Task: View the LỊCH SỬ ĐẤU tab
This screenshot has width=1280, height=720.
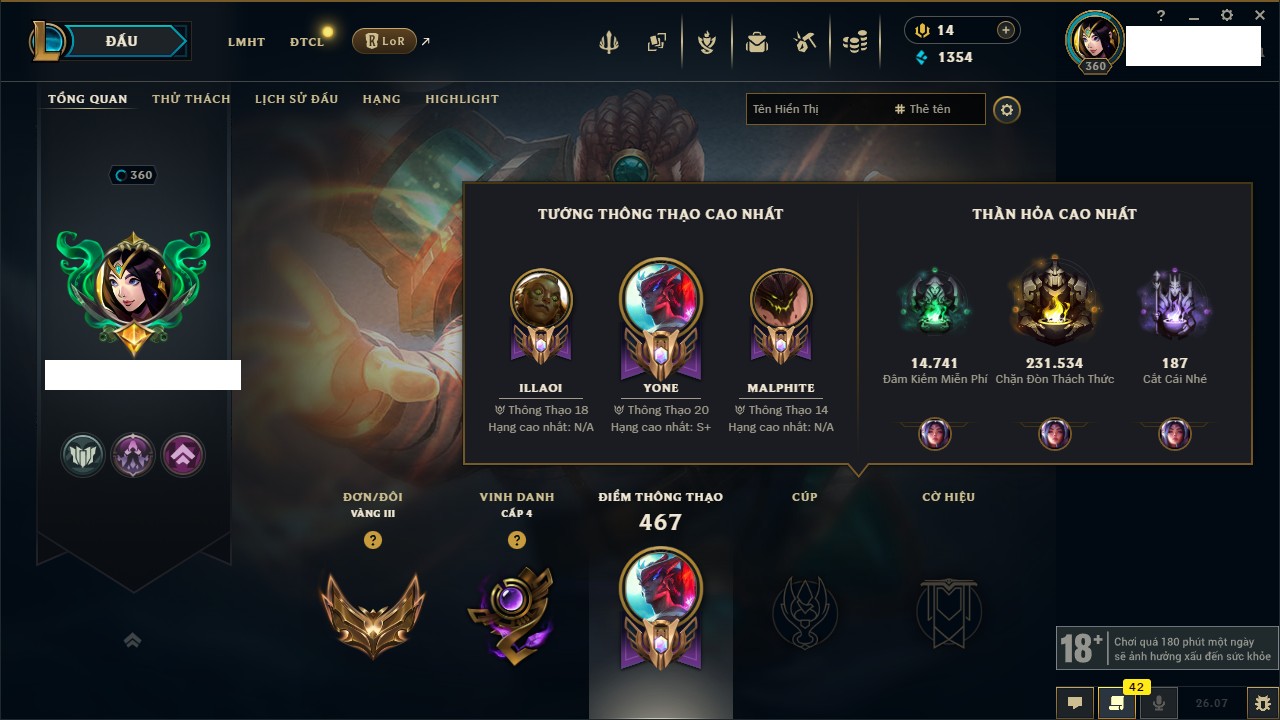Action: (x=296, y=99)
